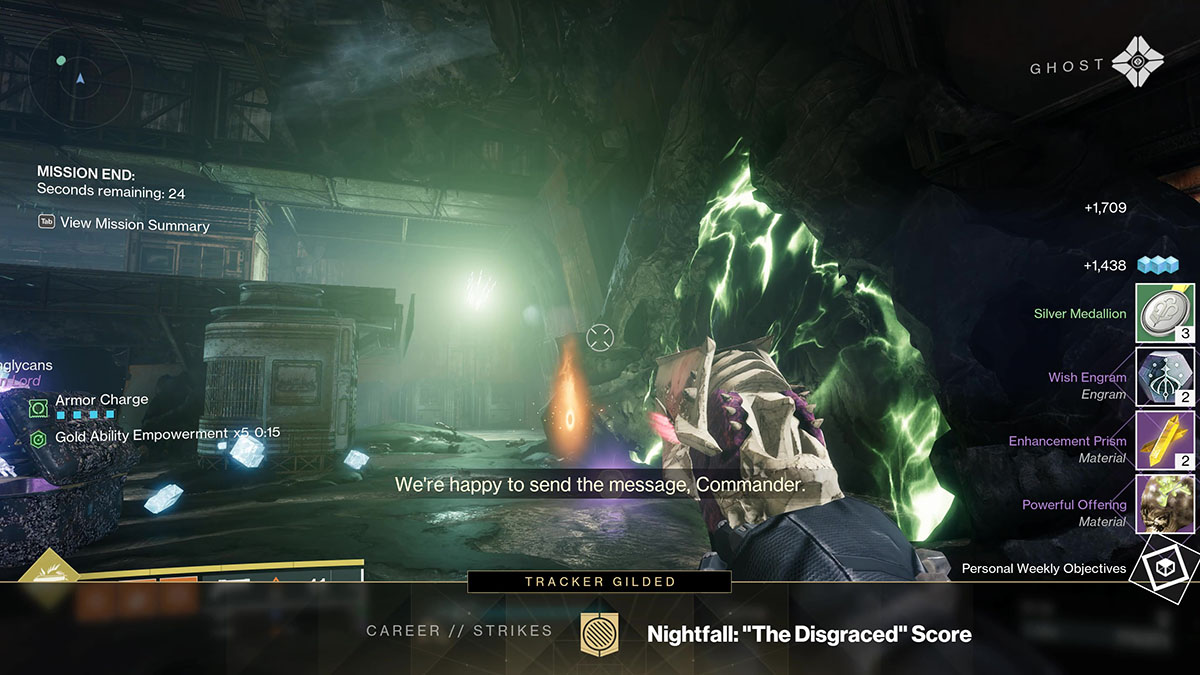This screenshot has width=1200, height=675.
Task: Select the Tracker Gilded banner
Action: tap(599, 581)
